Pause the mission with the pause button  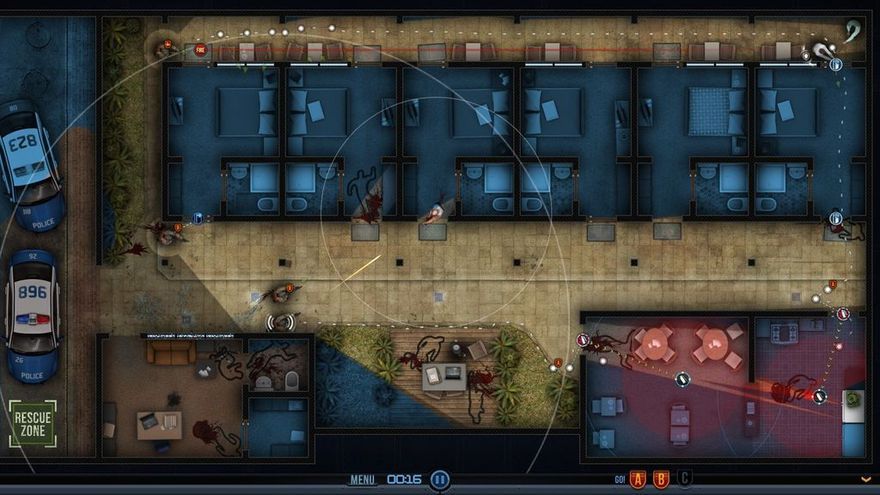point(440,480)
